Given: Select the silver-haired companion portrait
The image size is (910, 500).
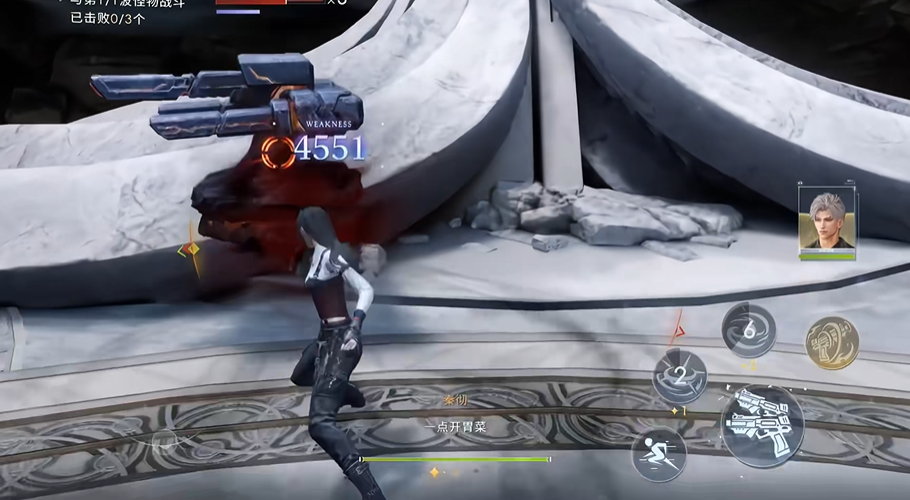Looking at the screenshot, I should (x=827, y=218).
